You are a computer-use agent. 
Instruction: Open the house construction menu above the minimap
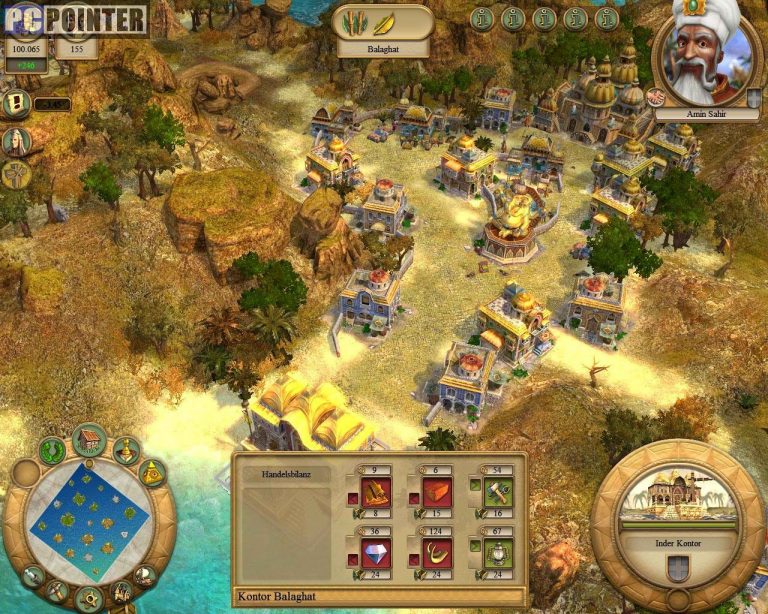coord(89,438)
